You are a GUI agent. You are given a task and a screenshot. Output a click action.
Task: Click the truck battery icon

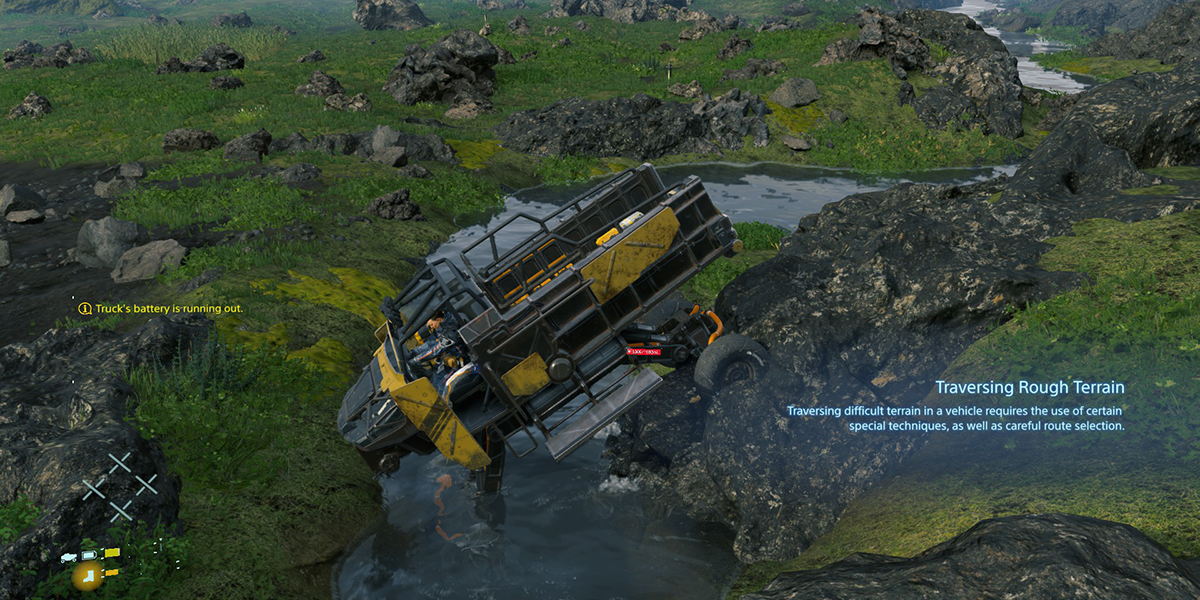(89, 555)
